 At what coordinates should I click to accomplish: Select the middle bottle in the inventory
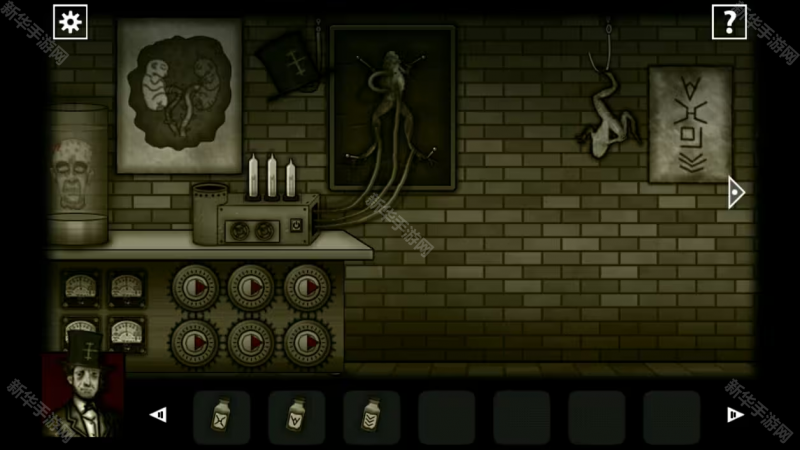(296, 416)
